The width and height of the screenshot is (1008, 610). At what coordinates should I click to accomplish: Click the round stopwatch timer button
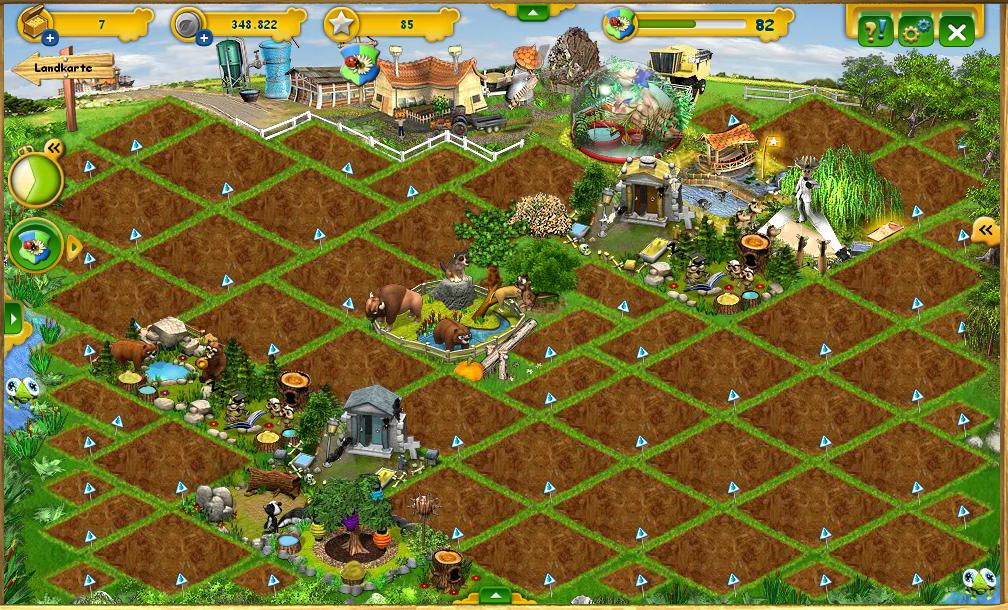35,180
